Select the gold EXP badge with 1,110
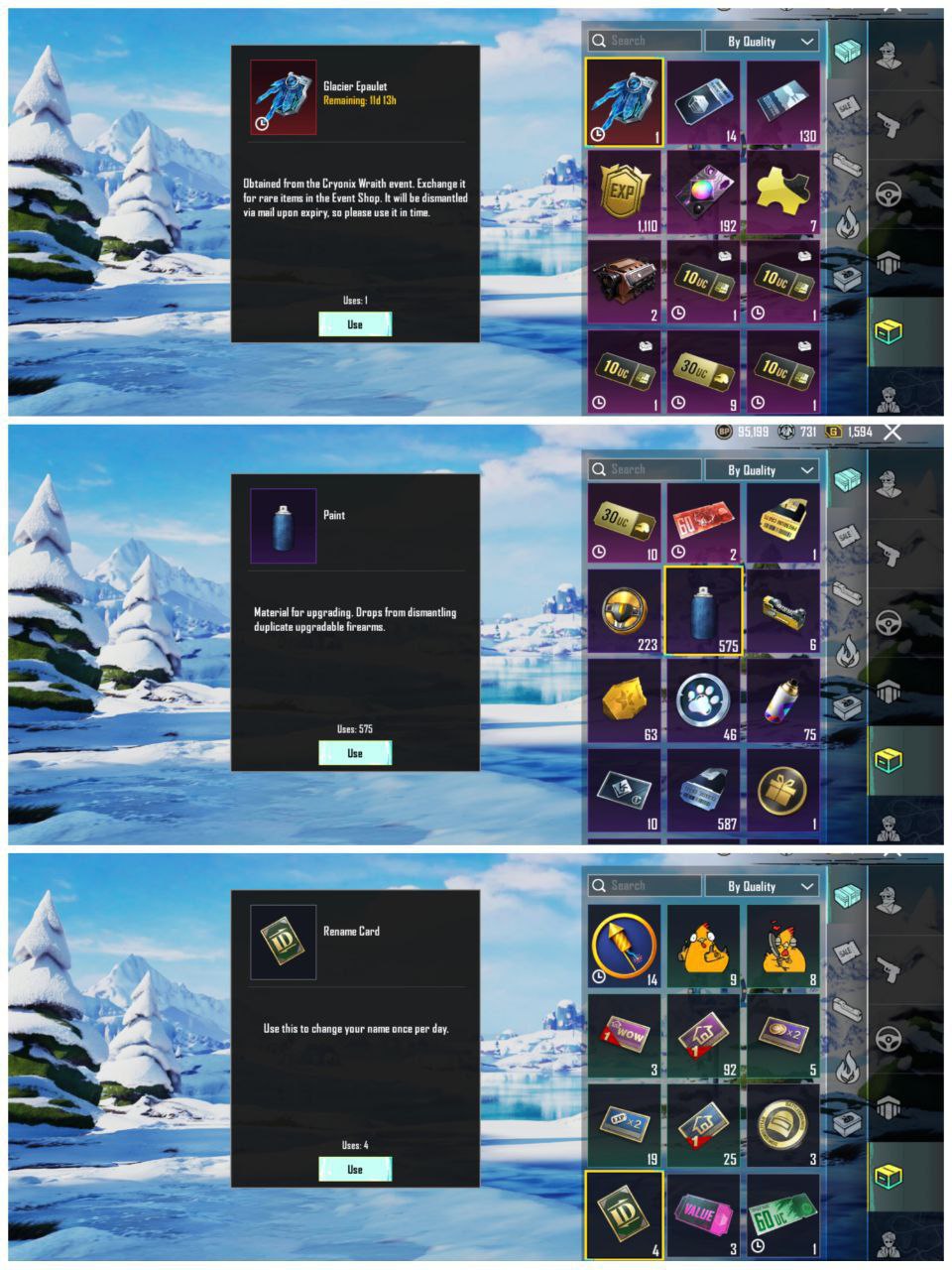The height and width of the screenshot is (1270, 952). [624, 193]
